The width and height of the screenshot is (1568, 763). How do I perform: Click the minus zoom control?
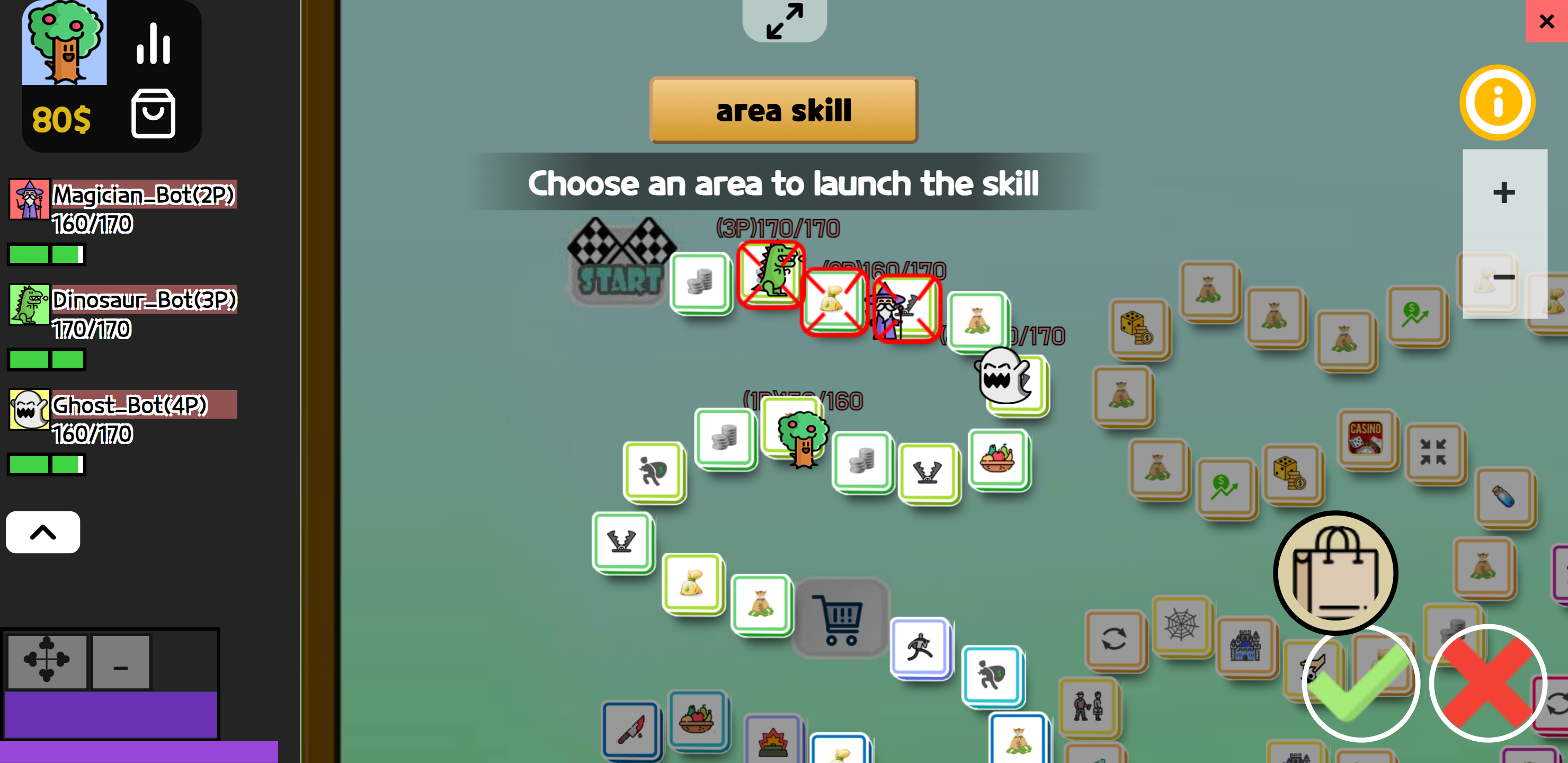point(1504,277)
